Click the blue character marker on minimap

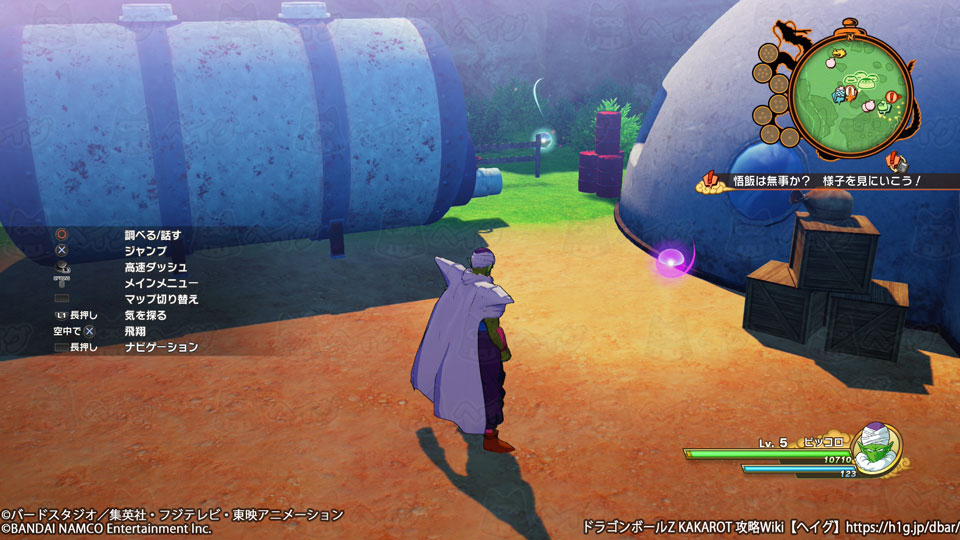[838, 96]
